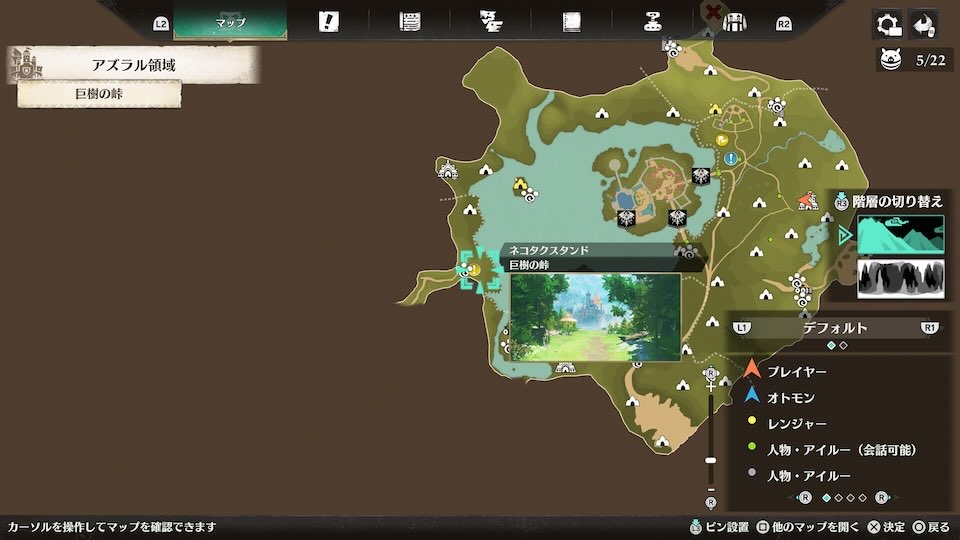The height and width of the screenshot is (540, 960).
Task: Switch to the surface layer map thumbnail
Action: 900,235
